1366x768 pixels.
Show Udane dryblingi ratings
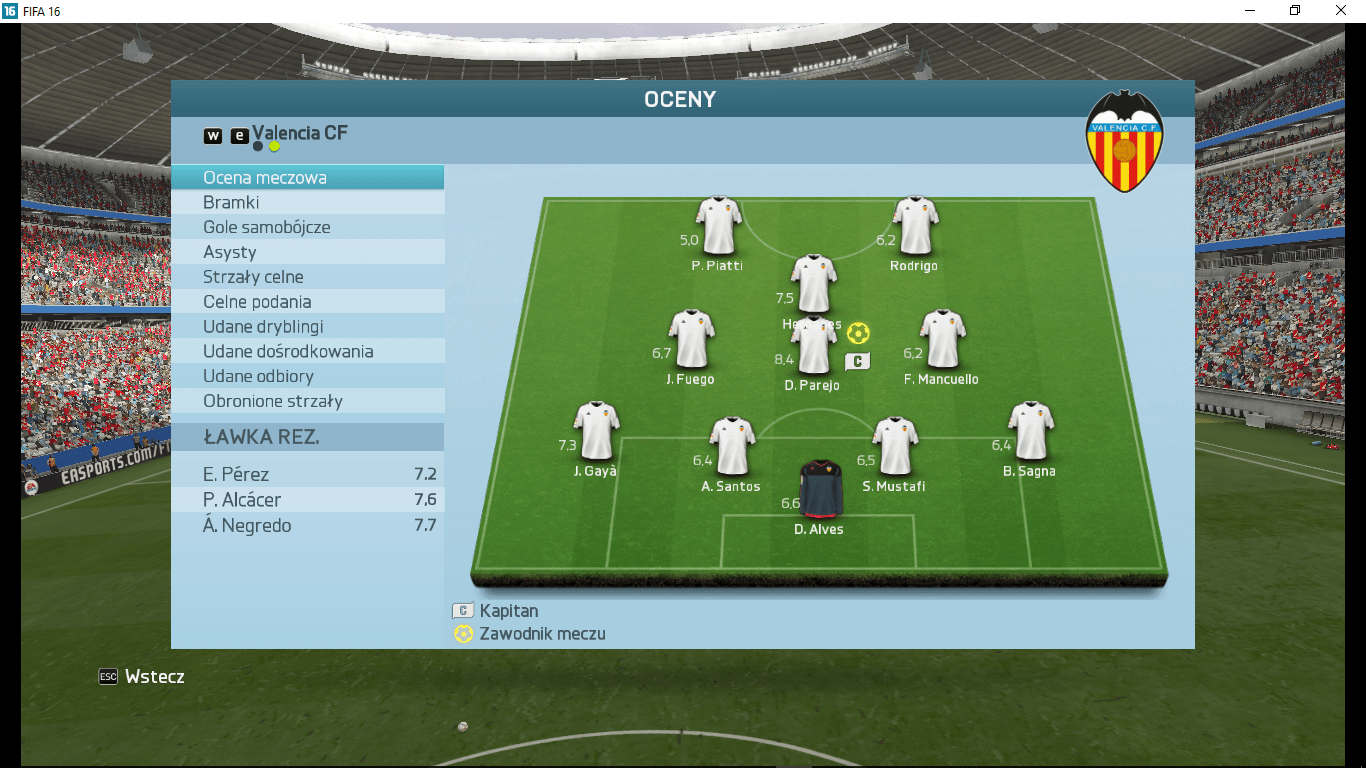[x=307, y=327]
